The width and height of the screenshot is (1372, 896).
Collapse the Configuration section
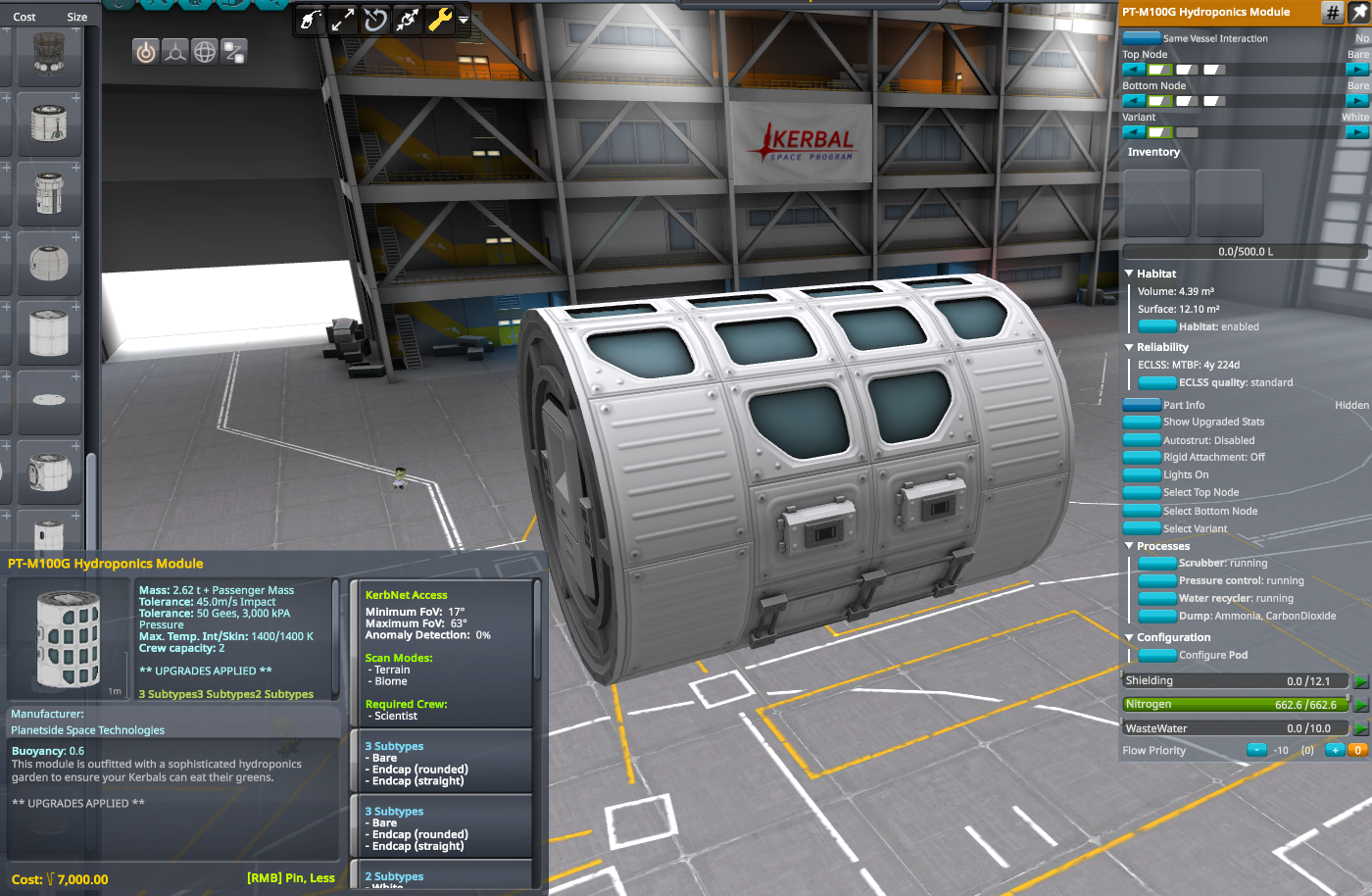pos(1129,637)
